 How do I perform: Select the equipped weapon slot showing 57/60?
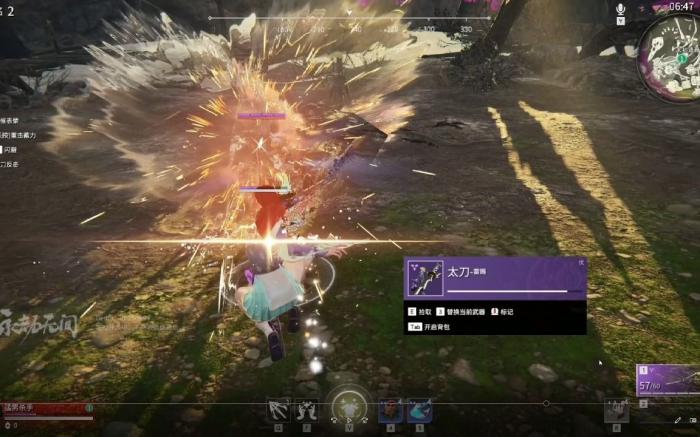click(x=667, y=380)
